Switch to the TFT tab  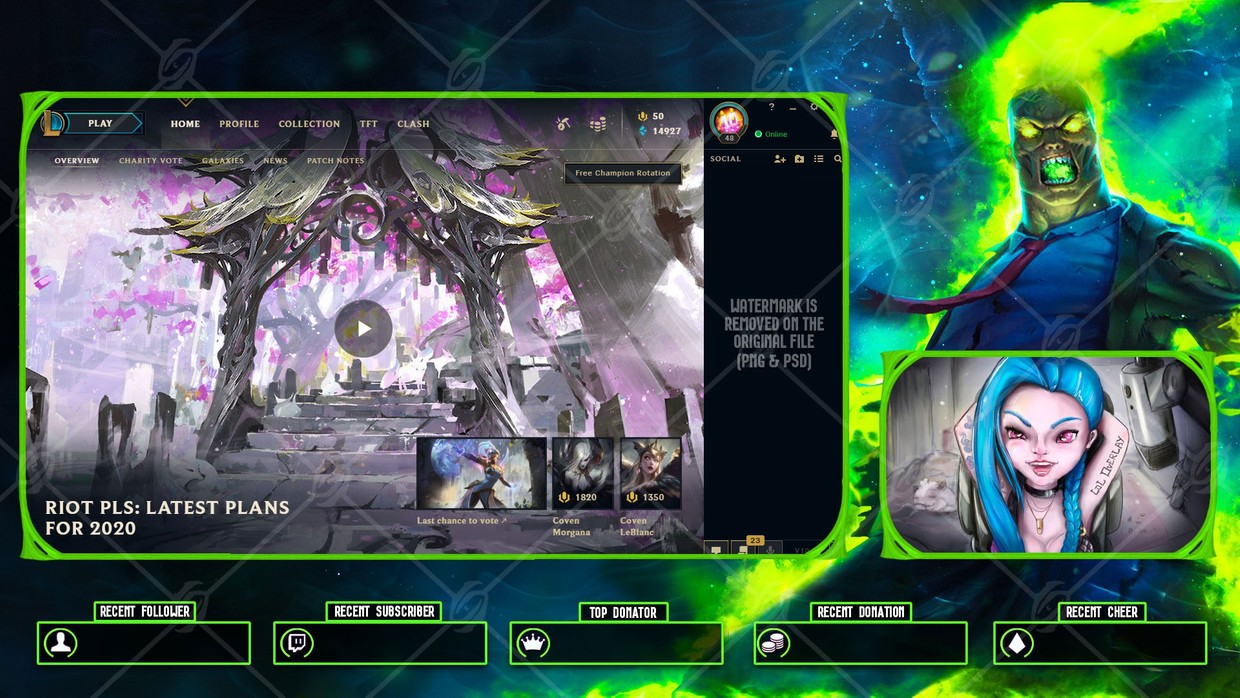point(369,124)
